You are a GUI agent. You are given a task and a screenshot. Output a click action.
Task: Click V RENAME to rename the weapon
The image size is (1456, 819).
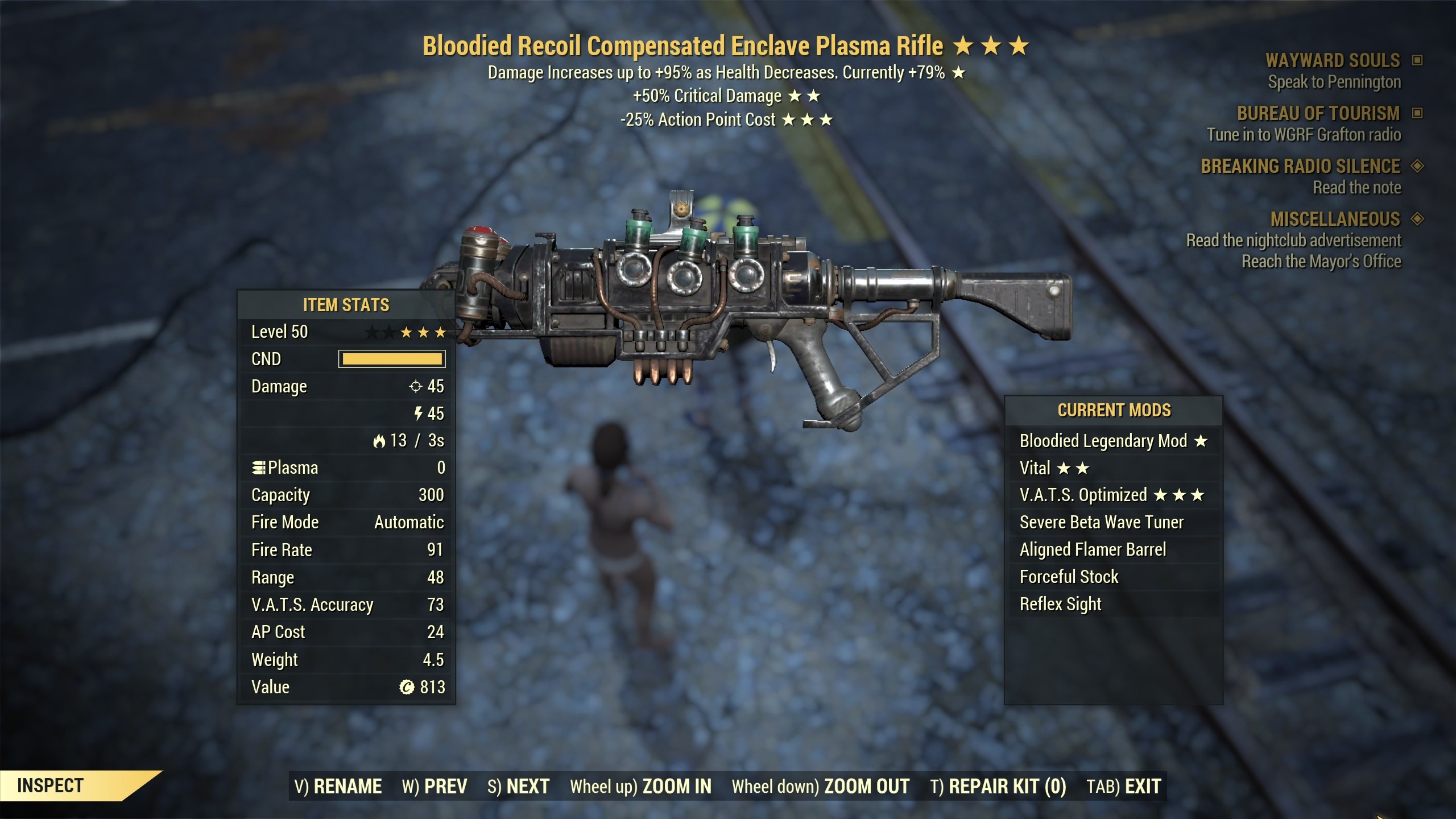click(x=338, y=785)
